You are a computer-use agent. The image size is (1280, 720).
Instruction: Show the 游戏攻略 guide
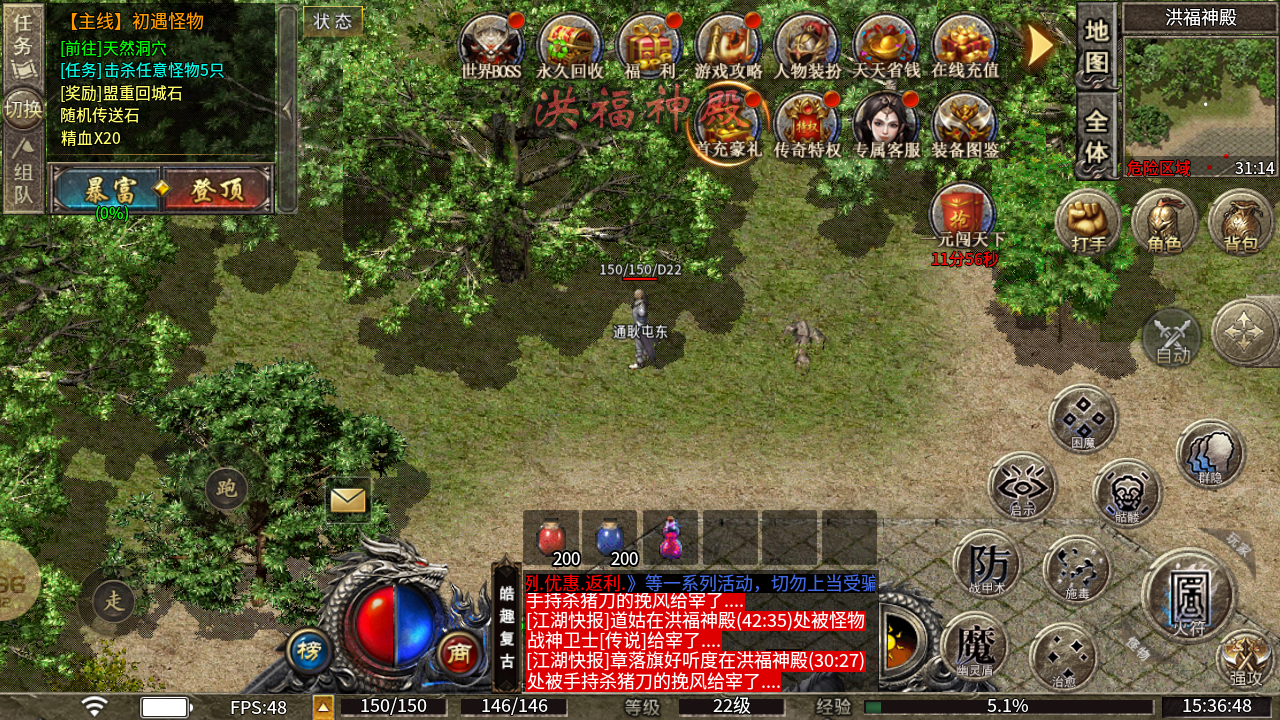tap(728, 44)
